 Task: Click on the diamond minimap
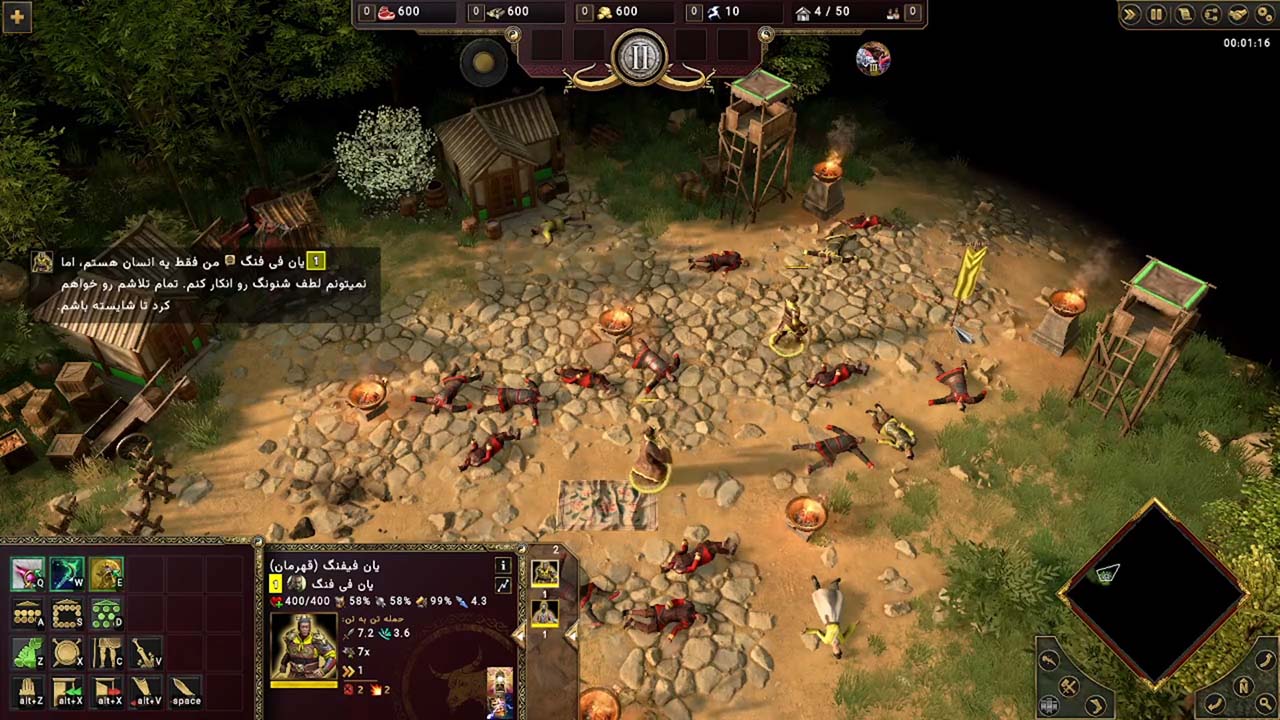[1157, 595]
